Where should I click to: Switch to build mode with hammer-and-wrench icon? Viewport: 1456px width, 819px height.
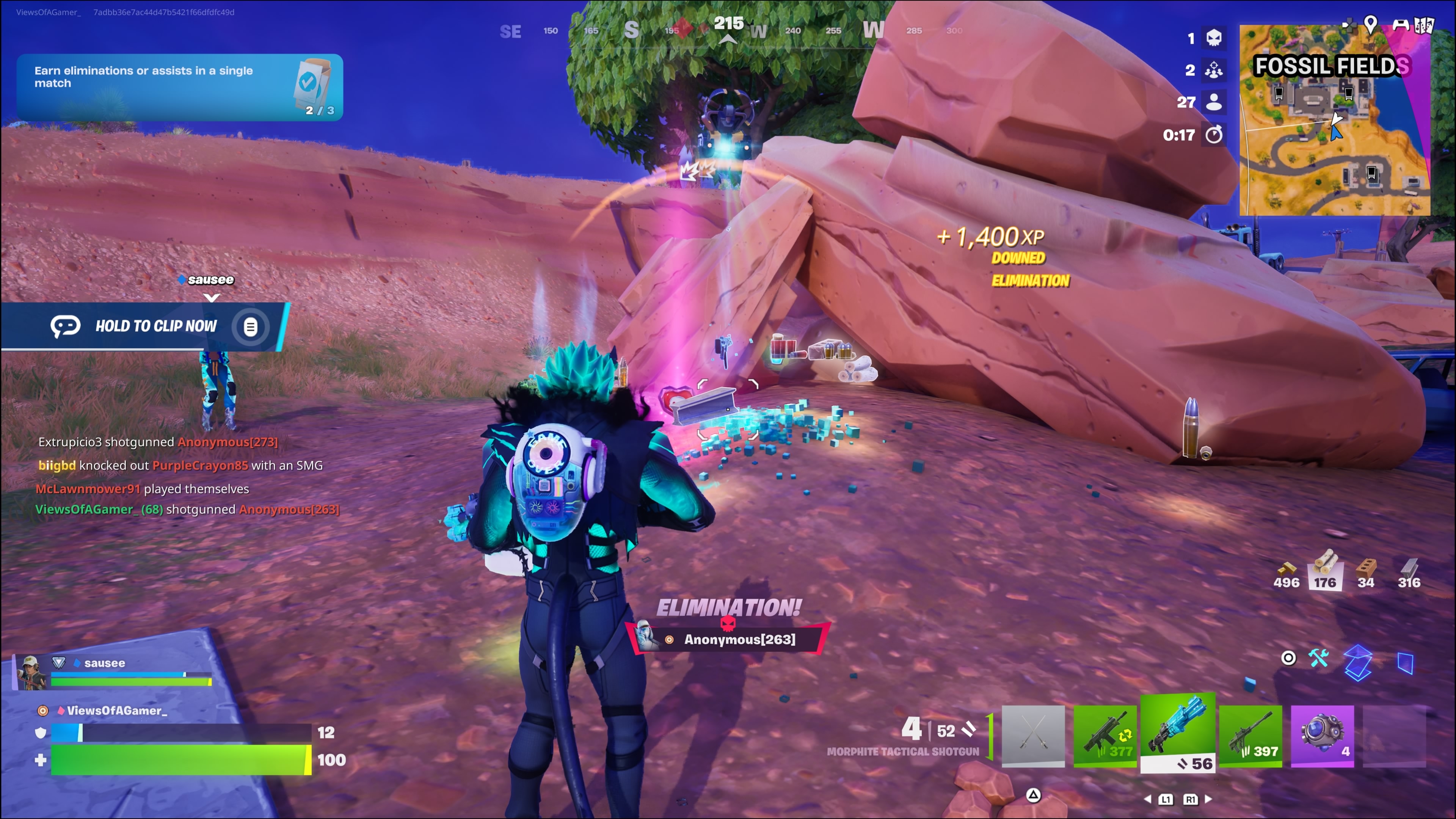point(1319,658)
